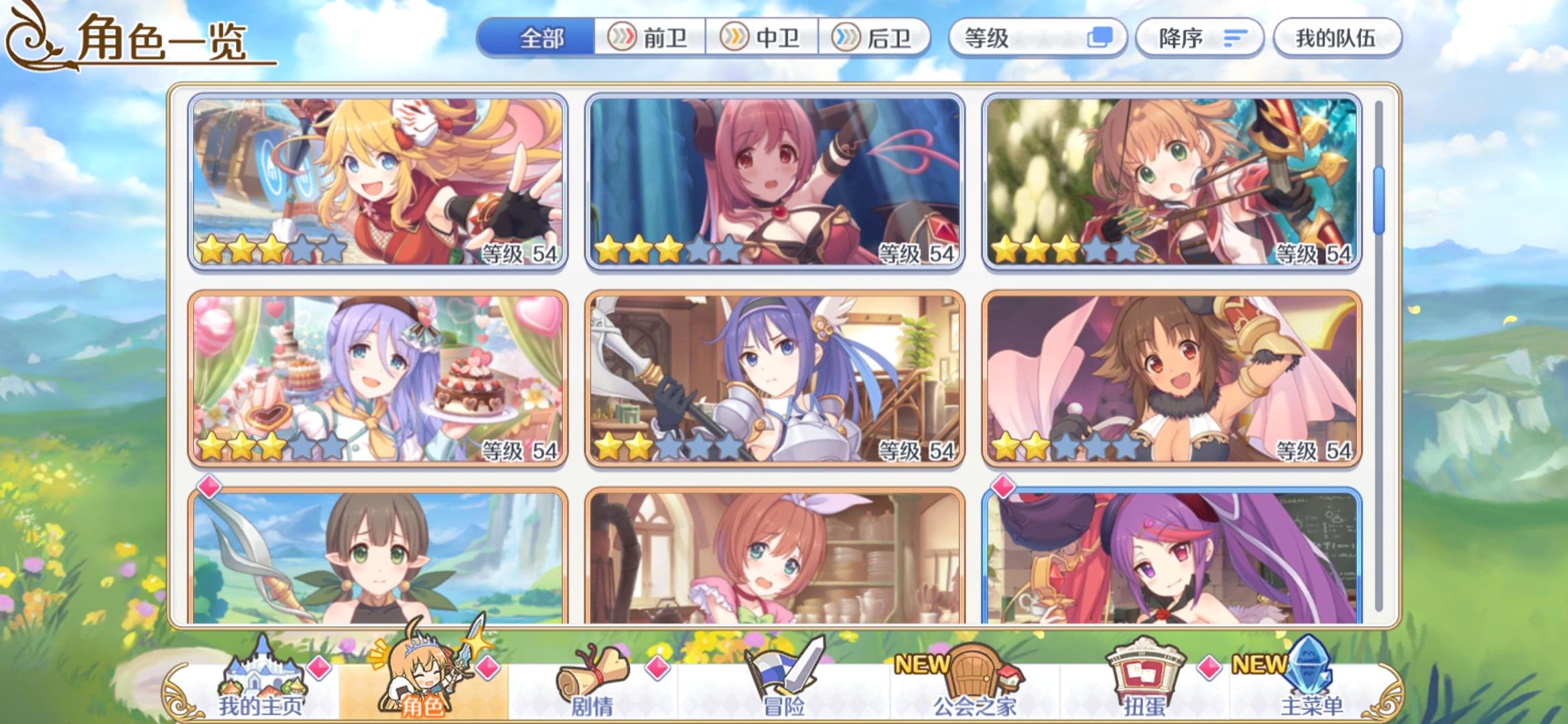
Task: Click the duplicate filter icon beside 等级
Action: (1101, 38)
